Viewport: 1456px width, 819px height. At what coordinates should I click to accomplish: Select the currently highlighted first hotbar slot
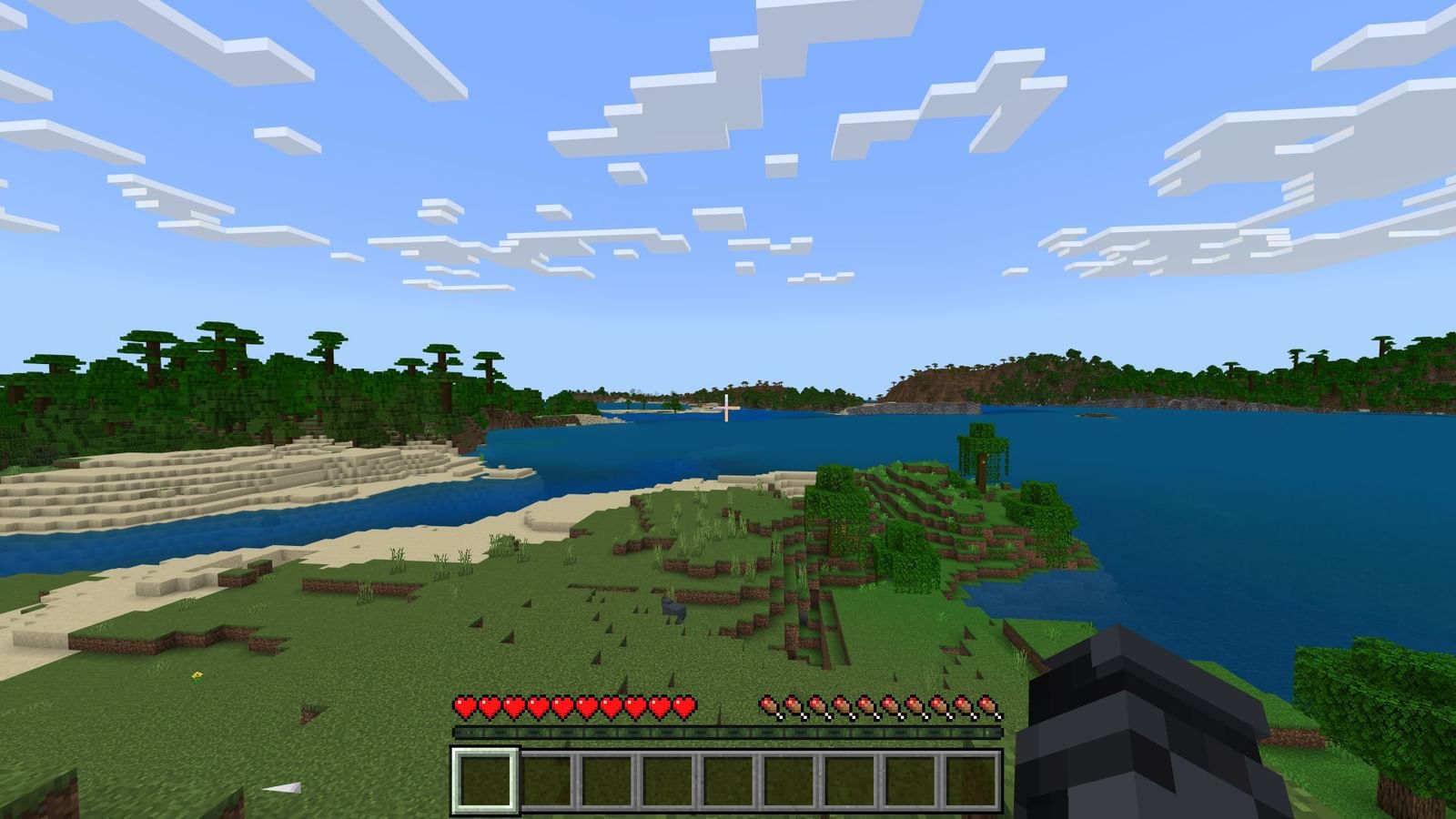(x=485, y=781)
